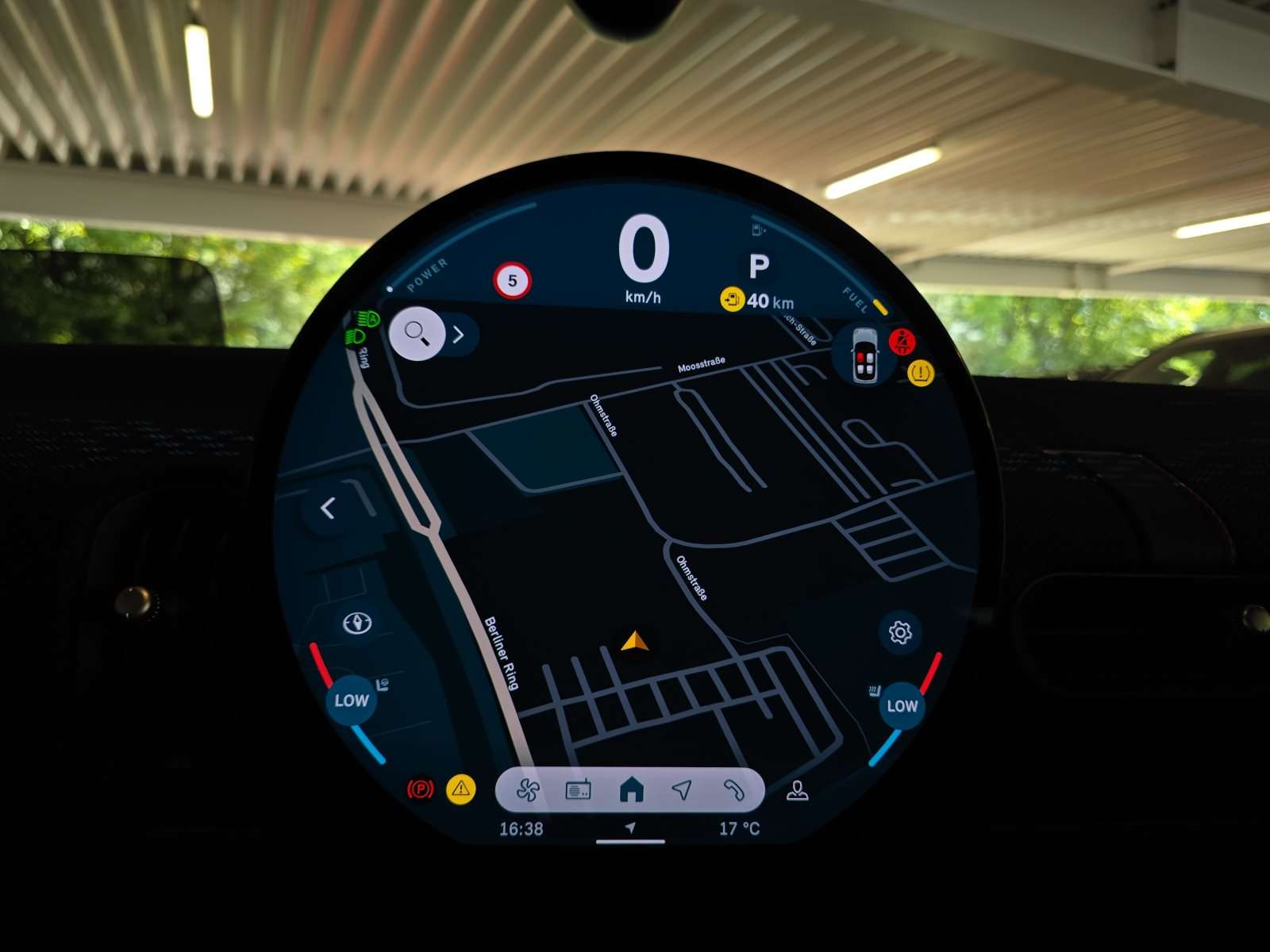Start a destination search with the magnifier
The height and width of the screenshot is (952, 1270).
coord(416,333)
